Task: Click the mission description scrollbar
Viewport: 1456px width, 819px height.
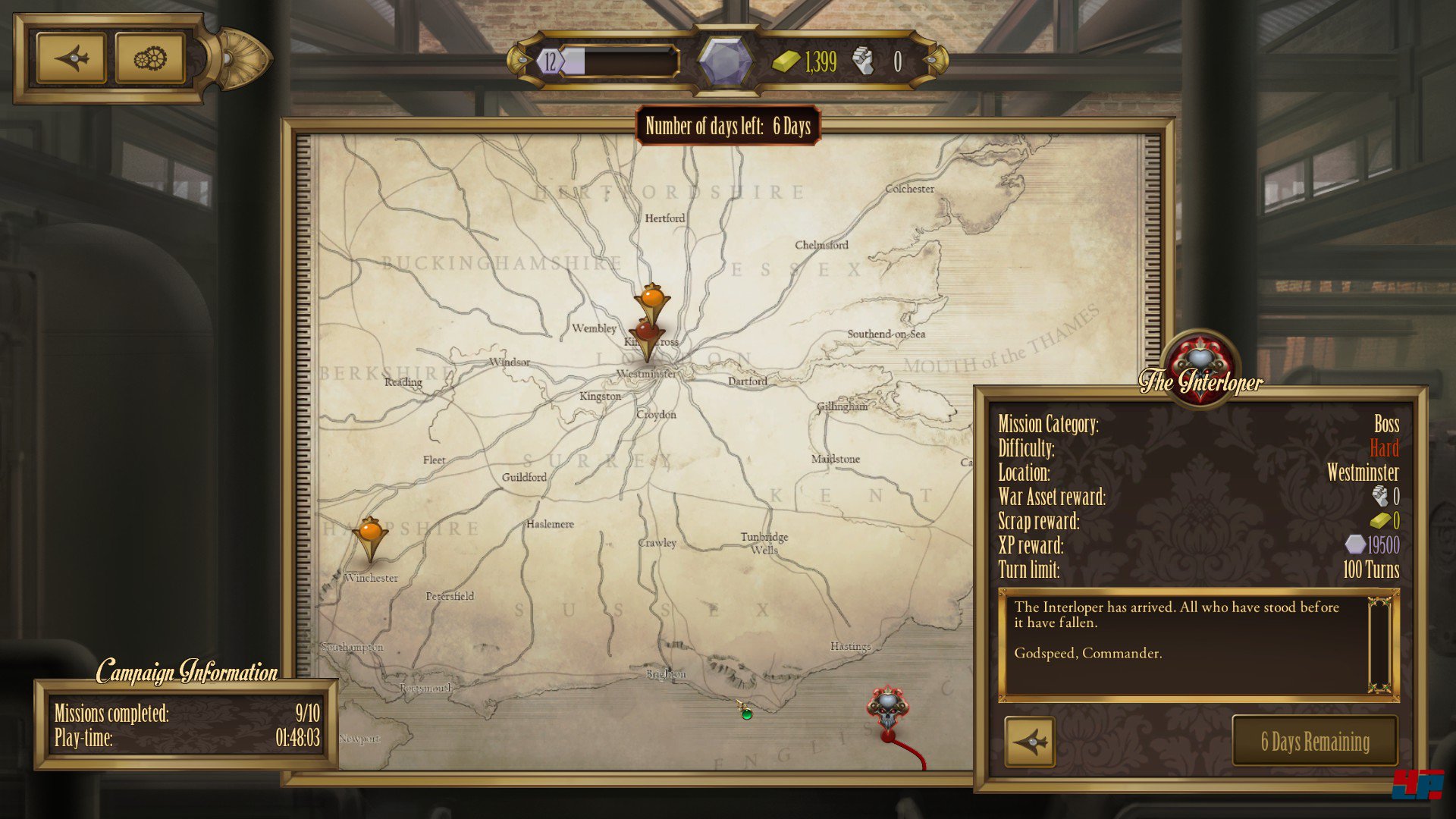Action: (1379, 645)
